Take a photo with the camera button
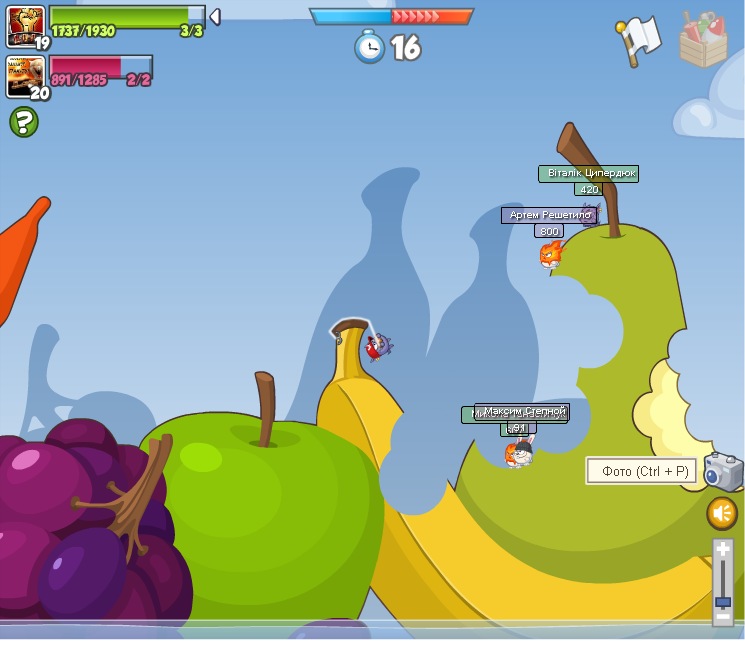 pos(723,471)
